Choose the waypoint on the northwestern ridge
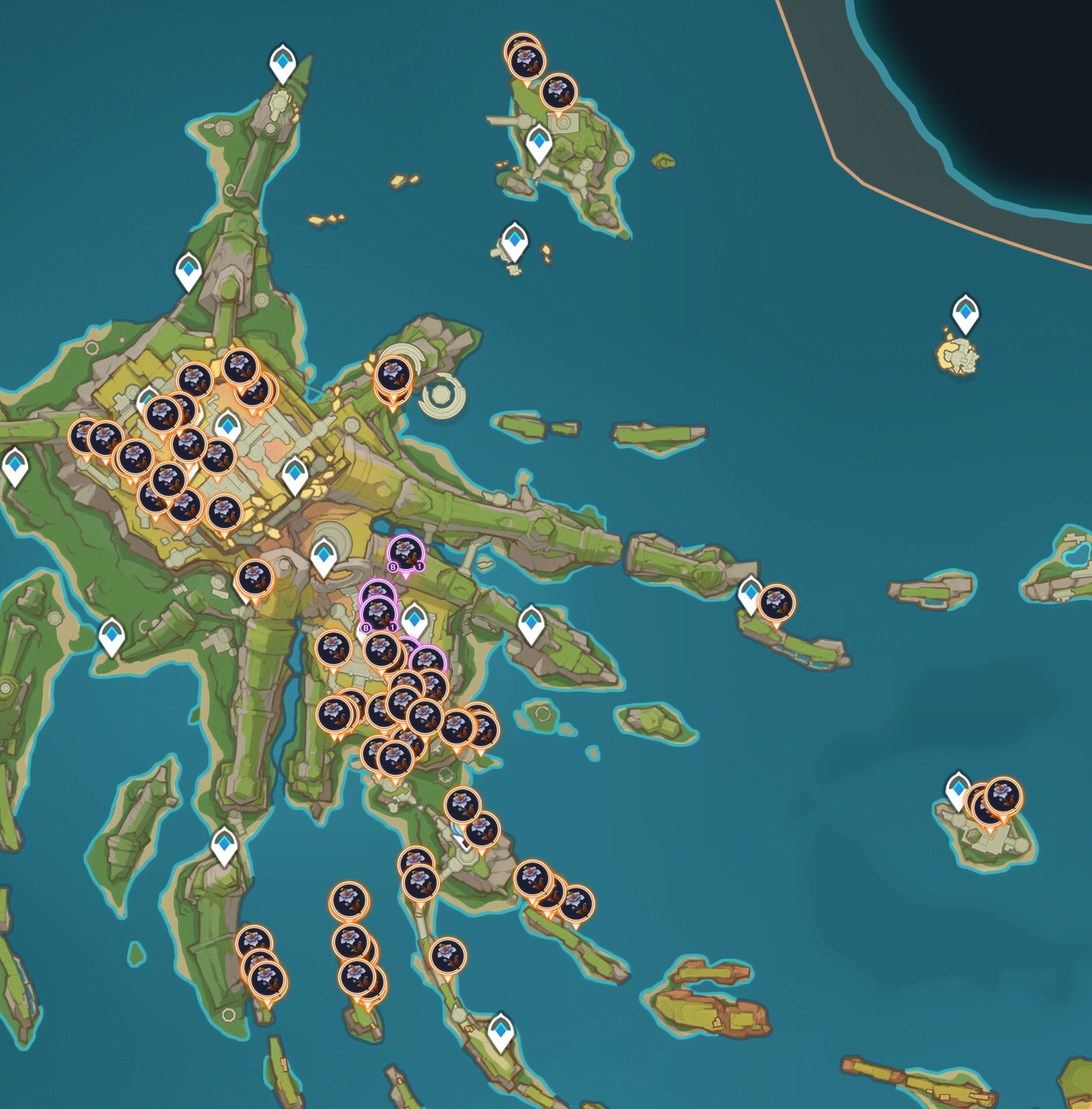 188,270
